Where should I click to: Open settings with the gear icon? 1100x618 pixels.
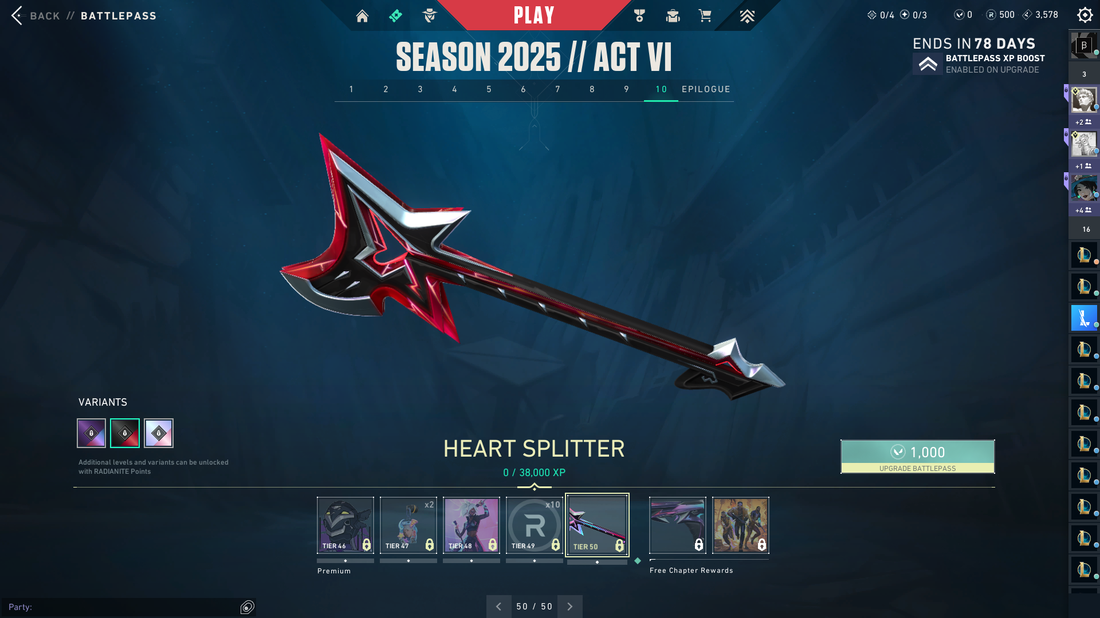(1085, 15)
